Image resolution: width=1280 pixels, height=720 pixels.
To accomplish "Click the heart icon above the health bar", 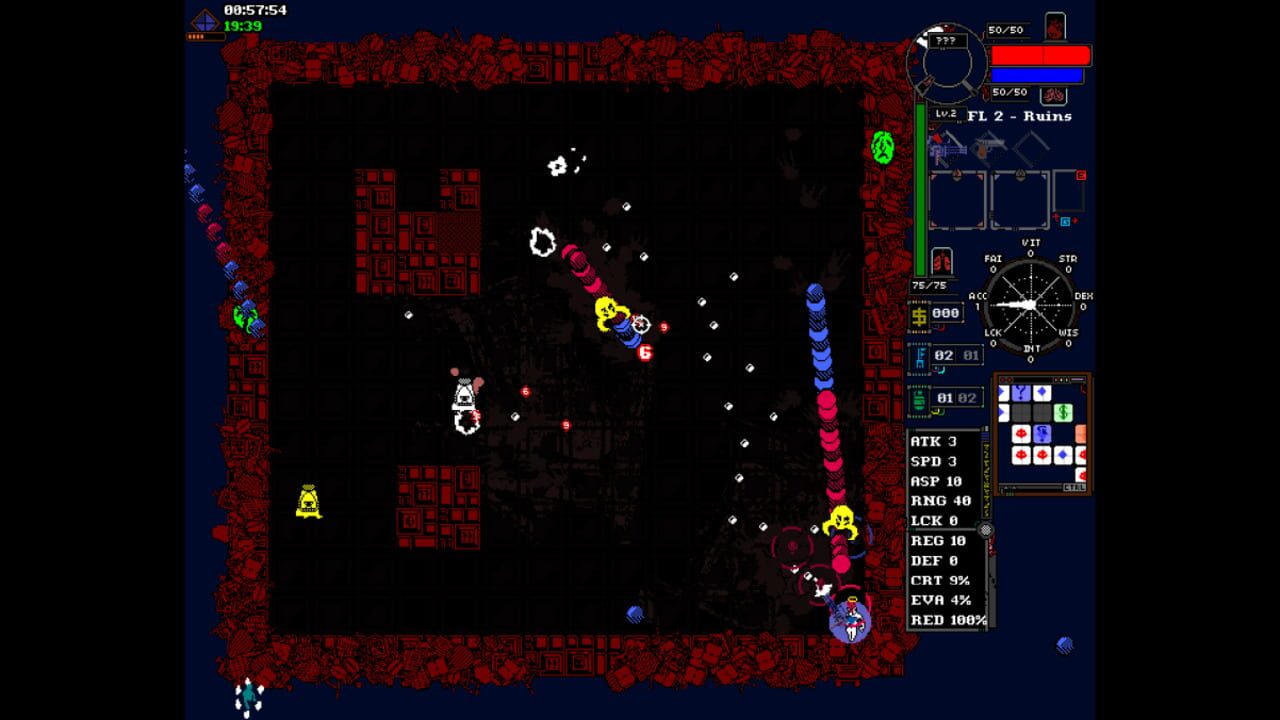I will click(x=1054, y=24).
